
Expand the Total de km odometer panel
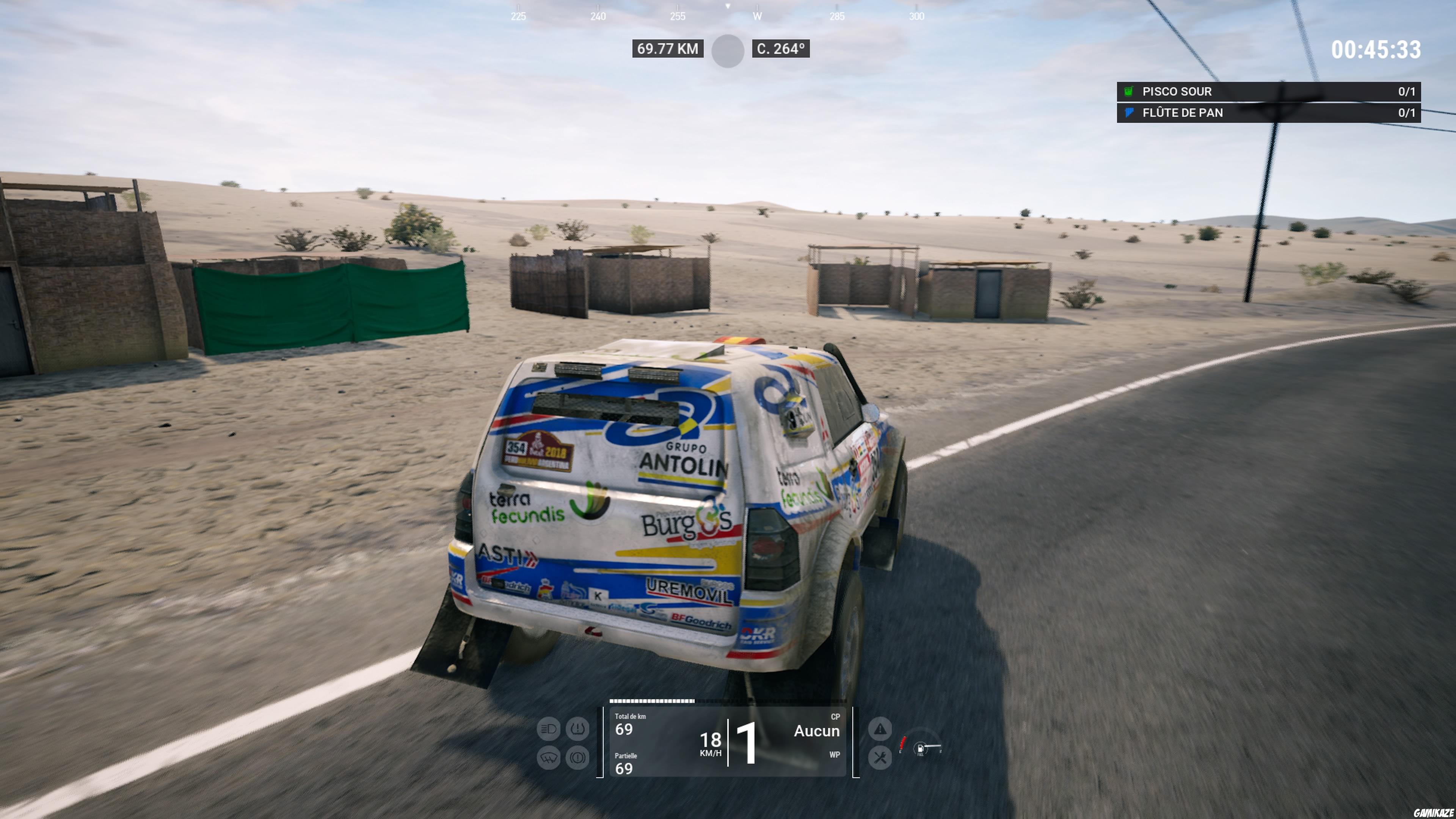point(628,723)
